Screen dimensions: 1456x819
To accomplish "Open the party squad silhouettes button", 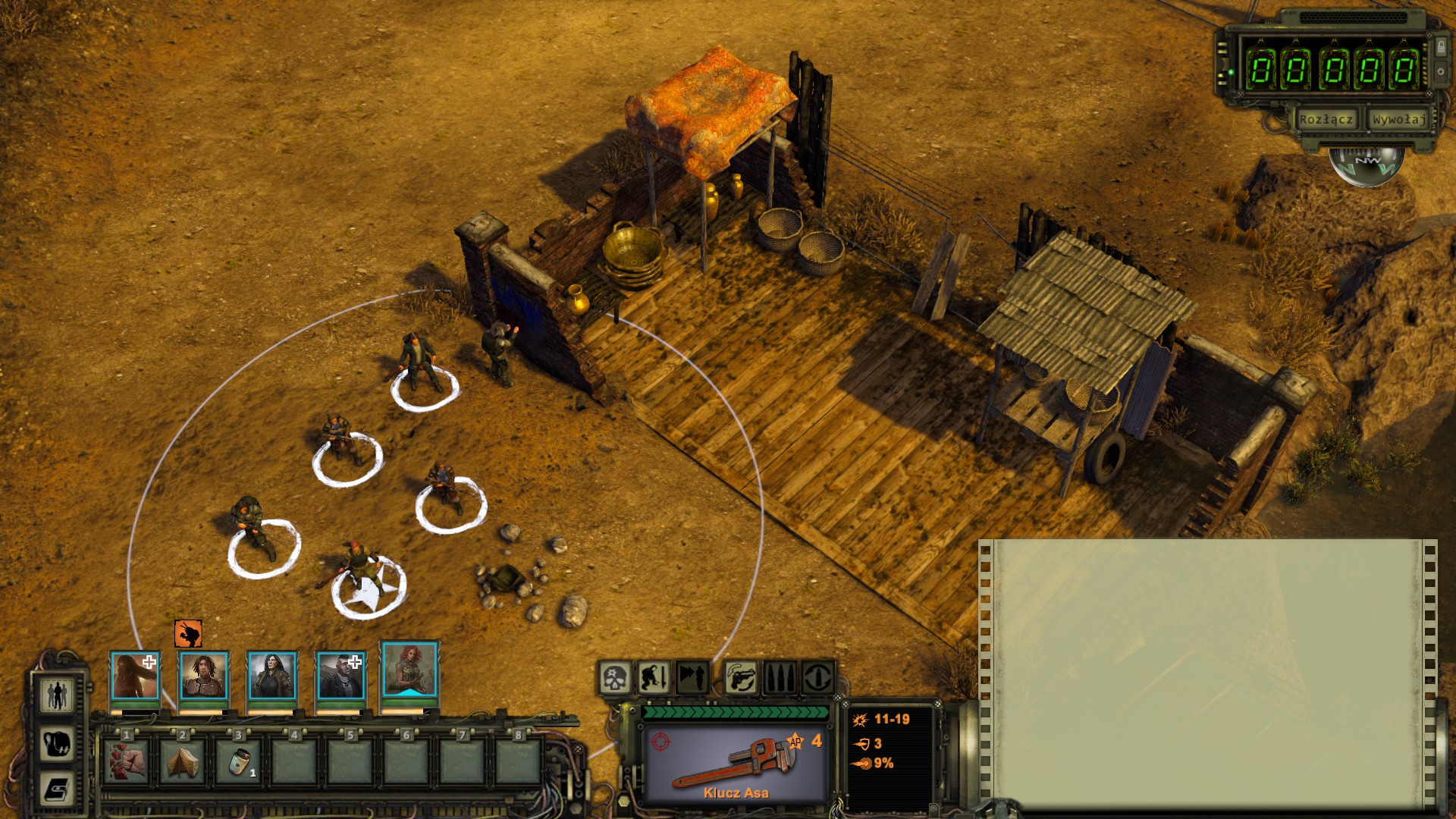I will coord(57,694).
